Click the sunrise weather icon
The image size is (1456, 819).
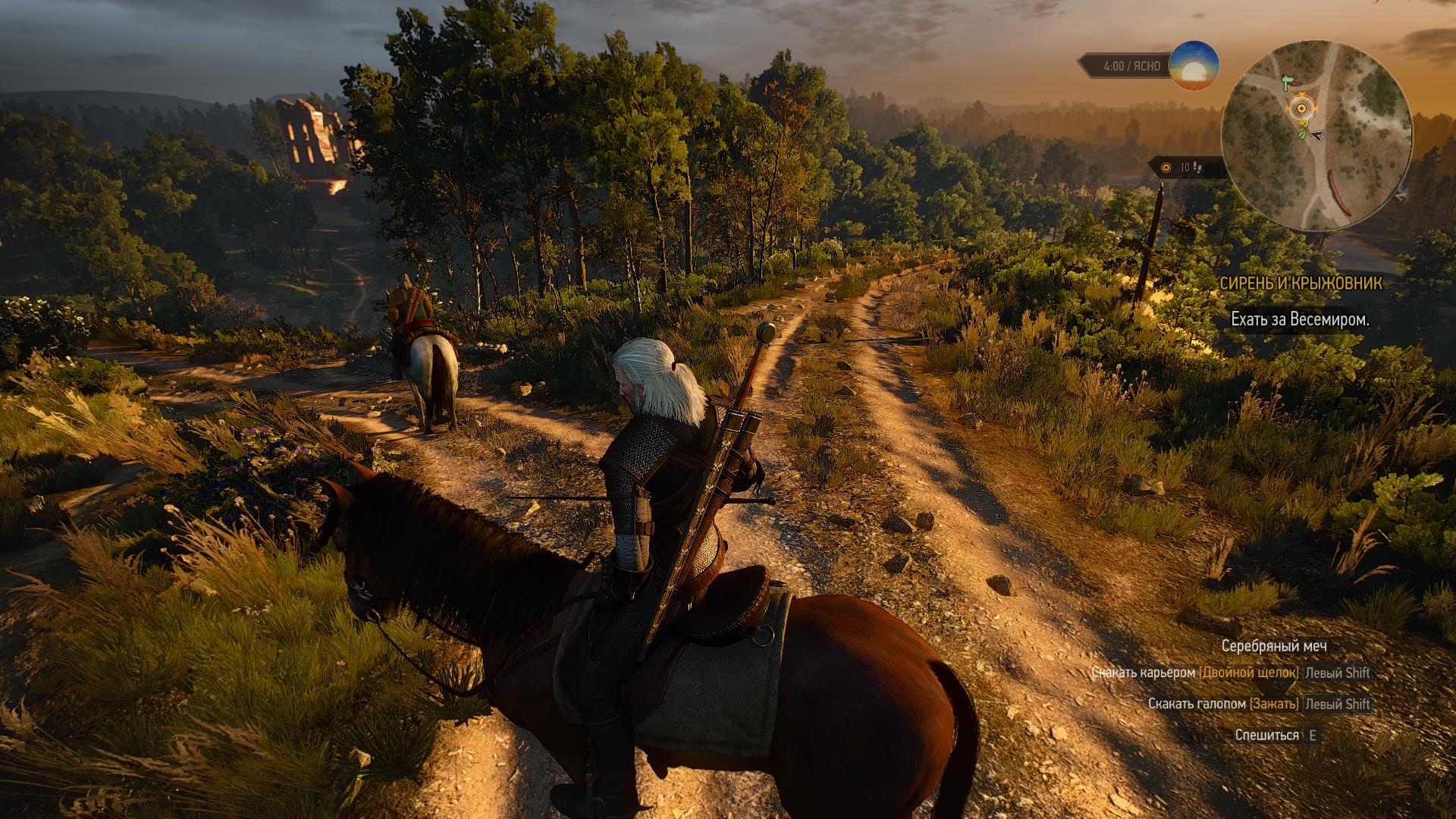1194,66
